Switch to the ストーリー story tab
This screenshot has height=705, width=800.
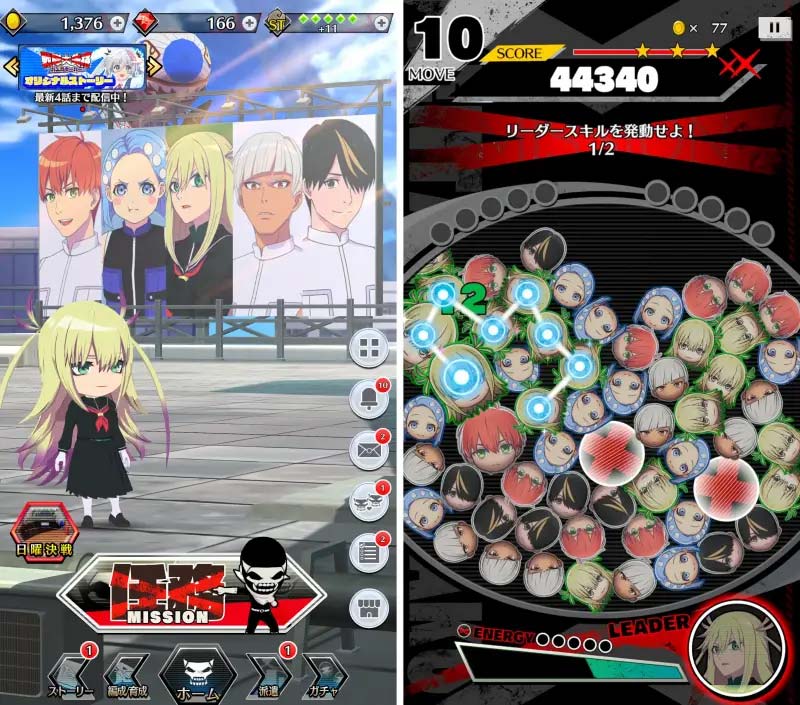point(71,675)
